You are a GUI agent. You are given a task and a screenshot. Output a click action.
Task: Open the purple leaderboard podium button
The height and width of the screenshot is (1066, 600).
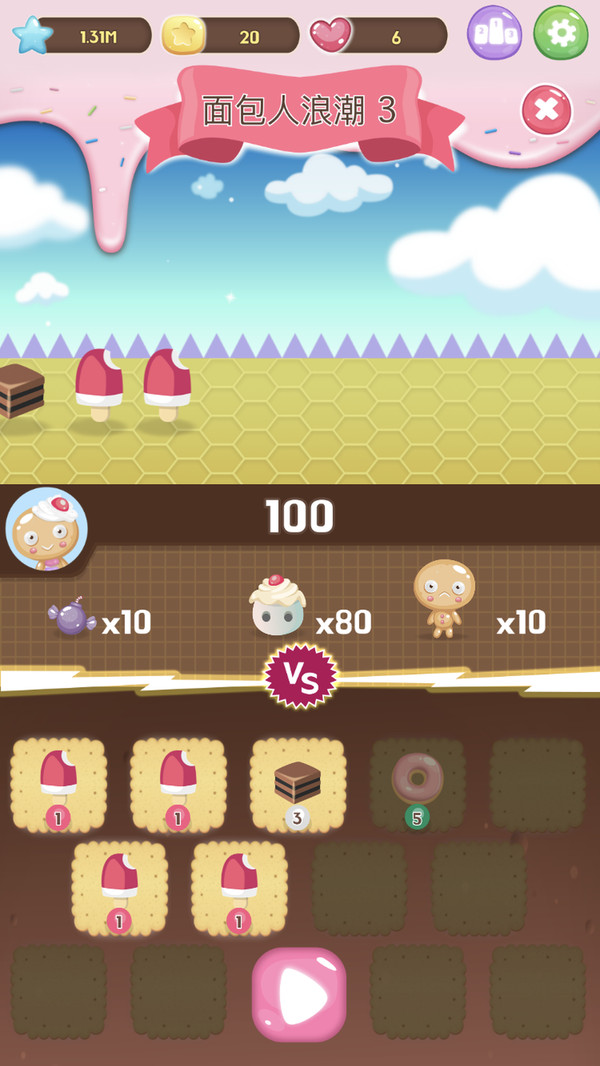pyautogui.click(x=494, y=34)
